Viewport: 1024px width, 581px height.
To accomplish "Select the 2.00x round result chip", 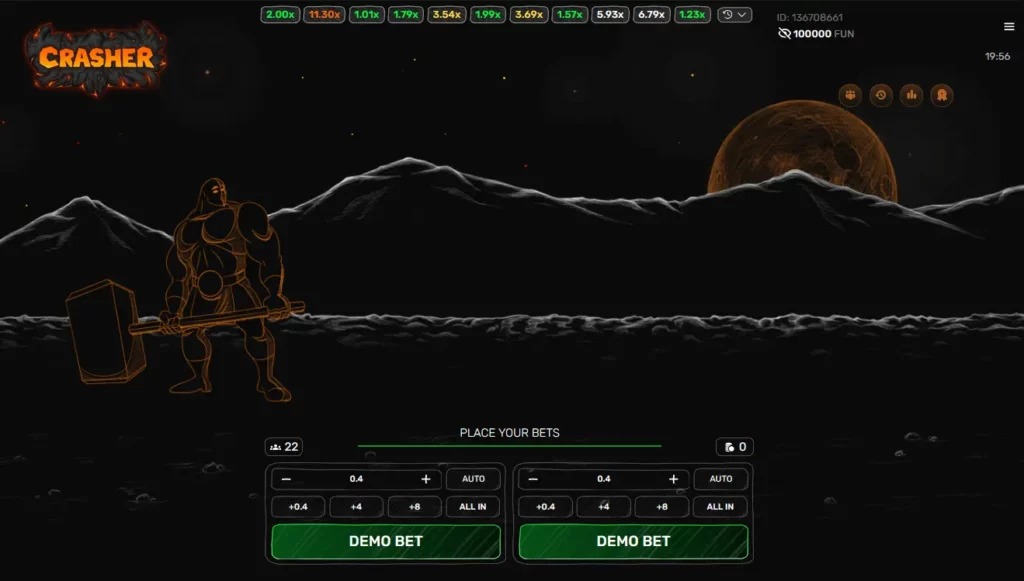I will coord(280,15).
